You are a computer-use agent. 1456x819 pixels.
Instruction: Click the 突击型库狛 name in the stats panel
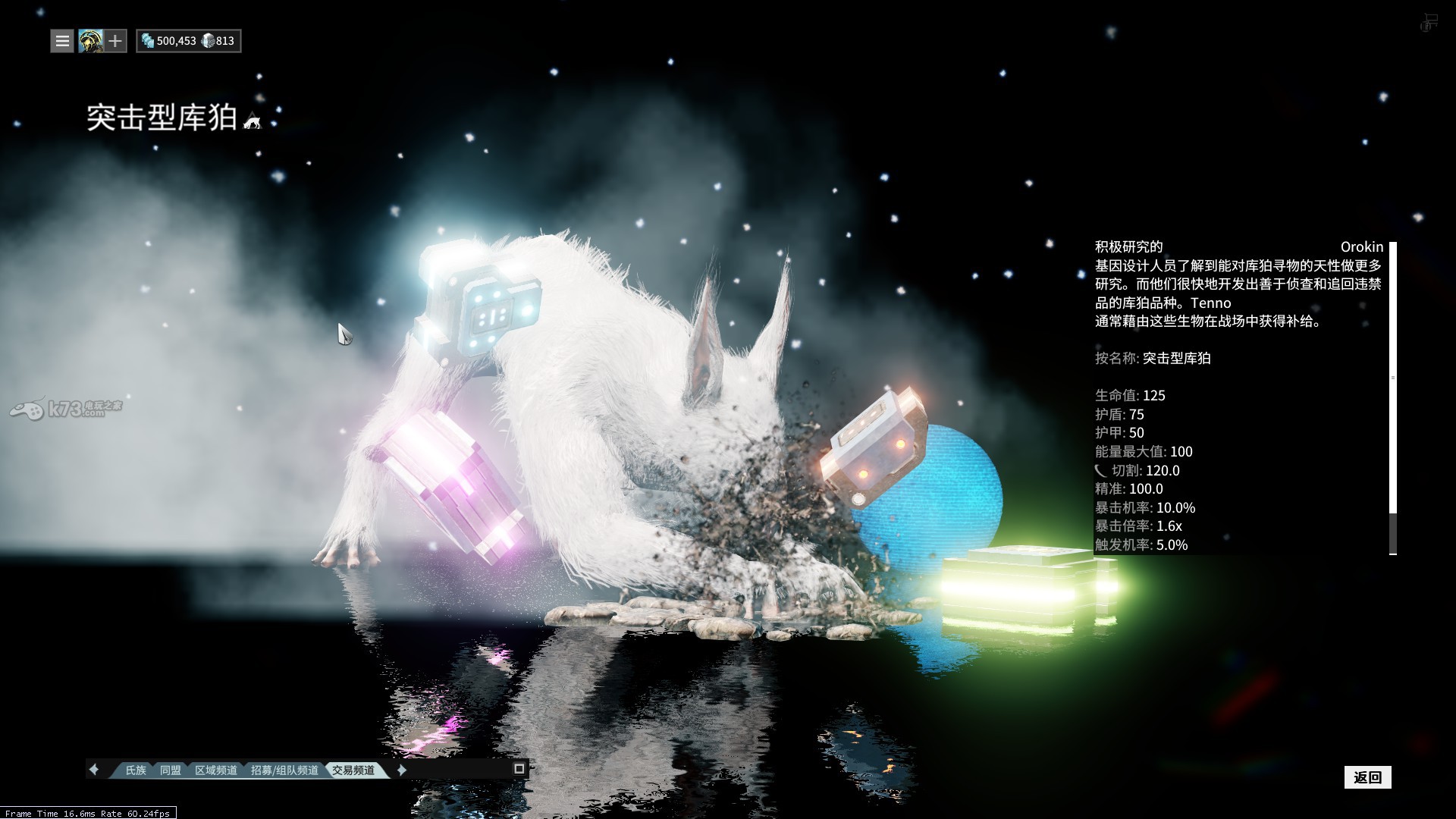(x=1177, y=359)
